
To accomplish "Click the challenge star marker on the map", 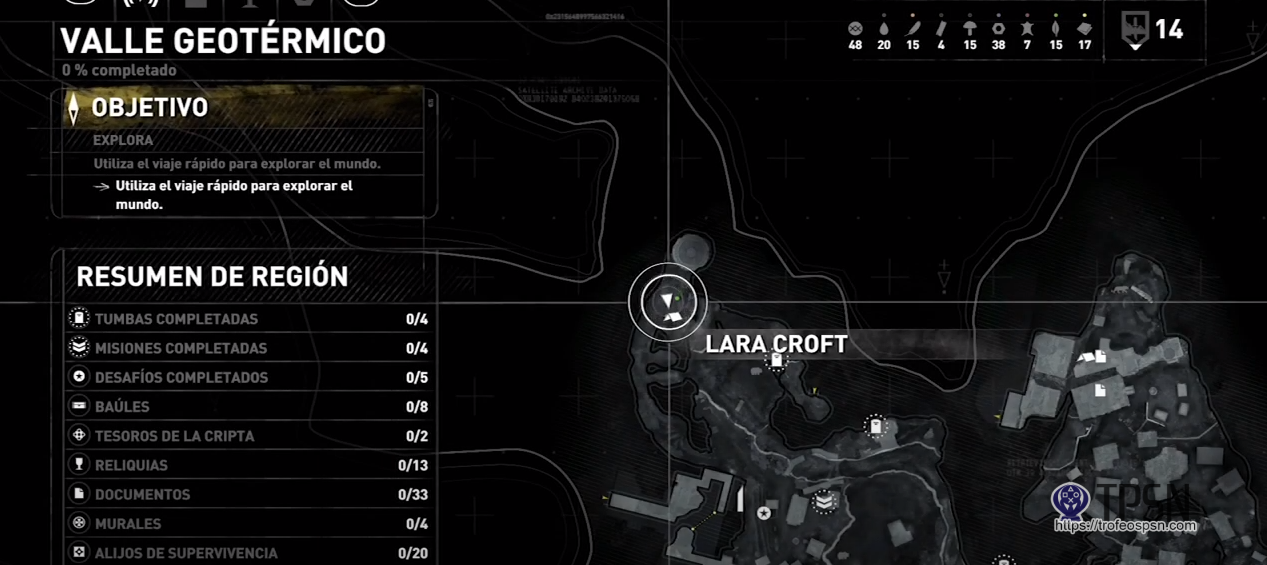I will pos(764,513).
